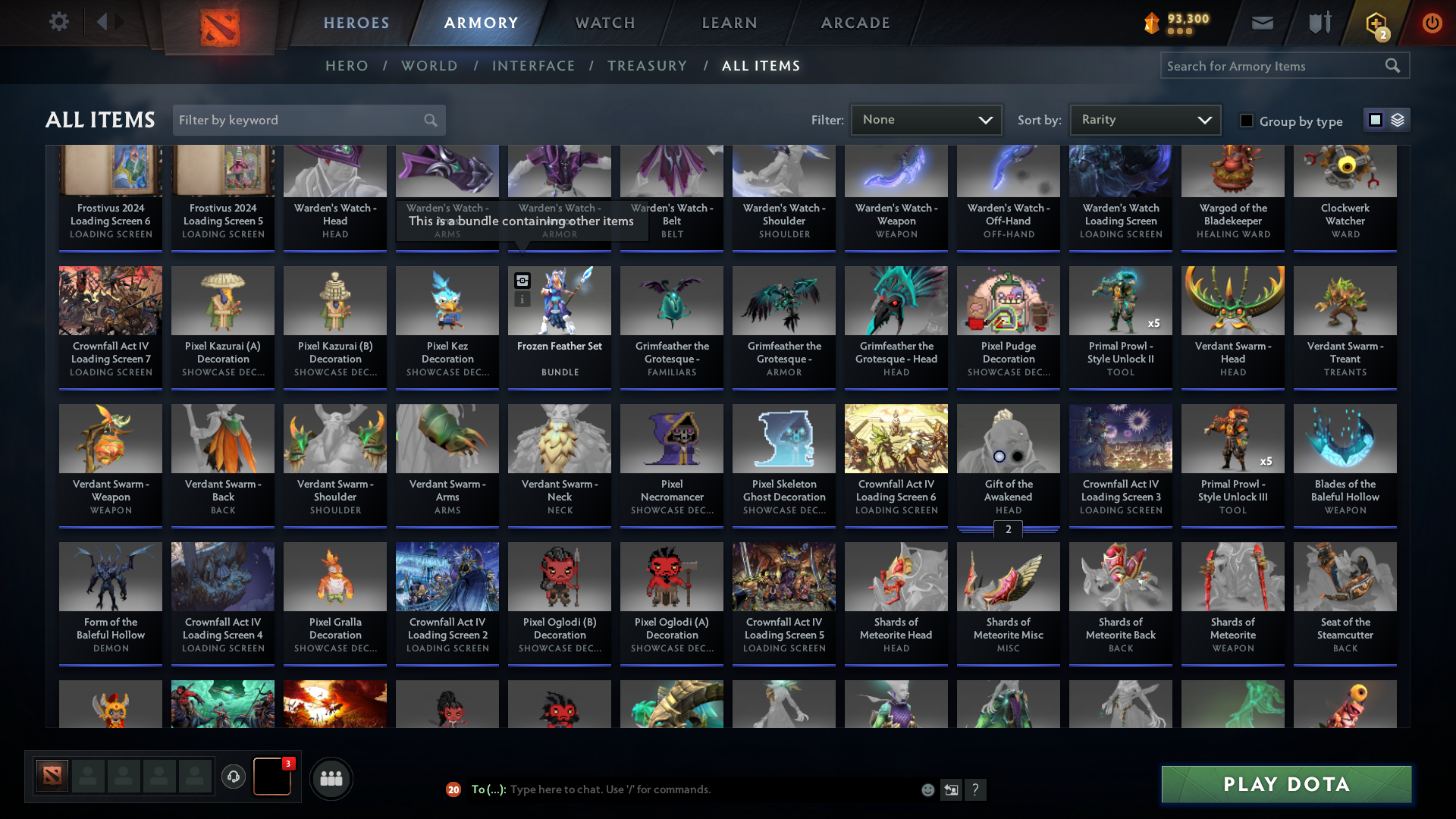Click the question mark help button near chat
The image size is (1456, 819).
[976, 789]
